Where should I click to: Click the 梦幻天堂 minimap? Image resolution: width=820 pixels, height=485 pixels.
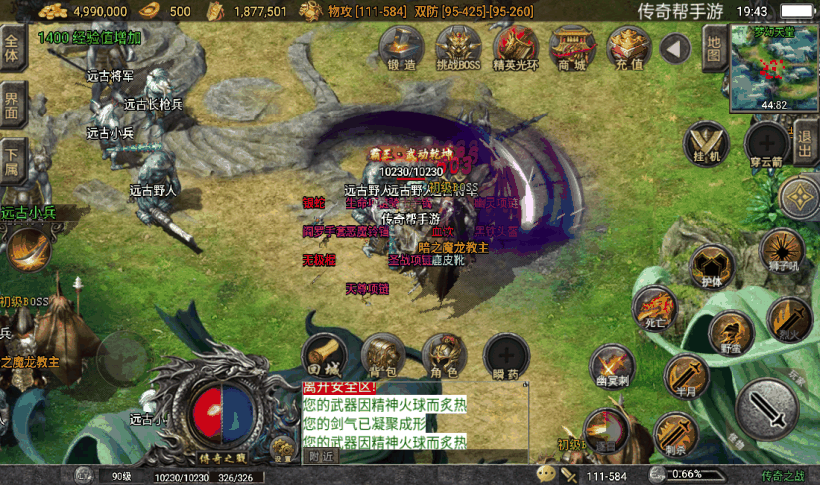click(773, 65)
